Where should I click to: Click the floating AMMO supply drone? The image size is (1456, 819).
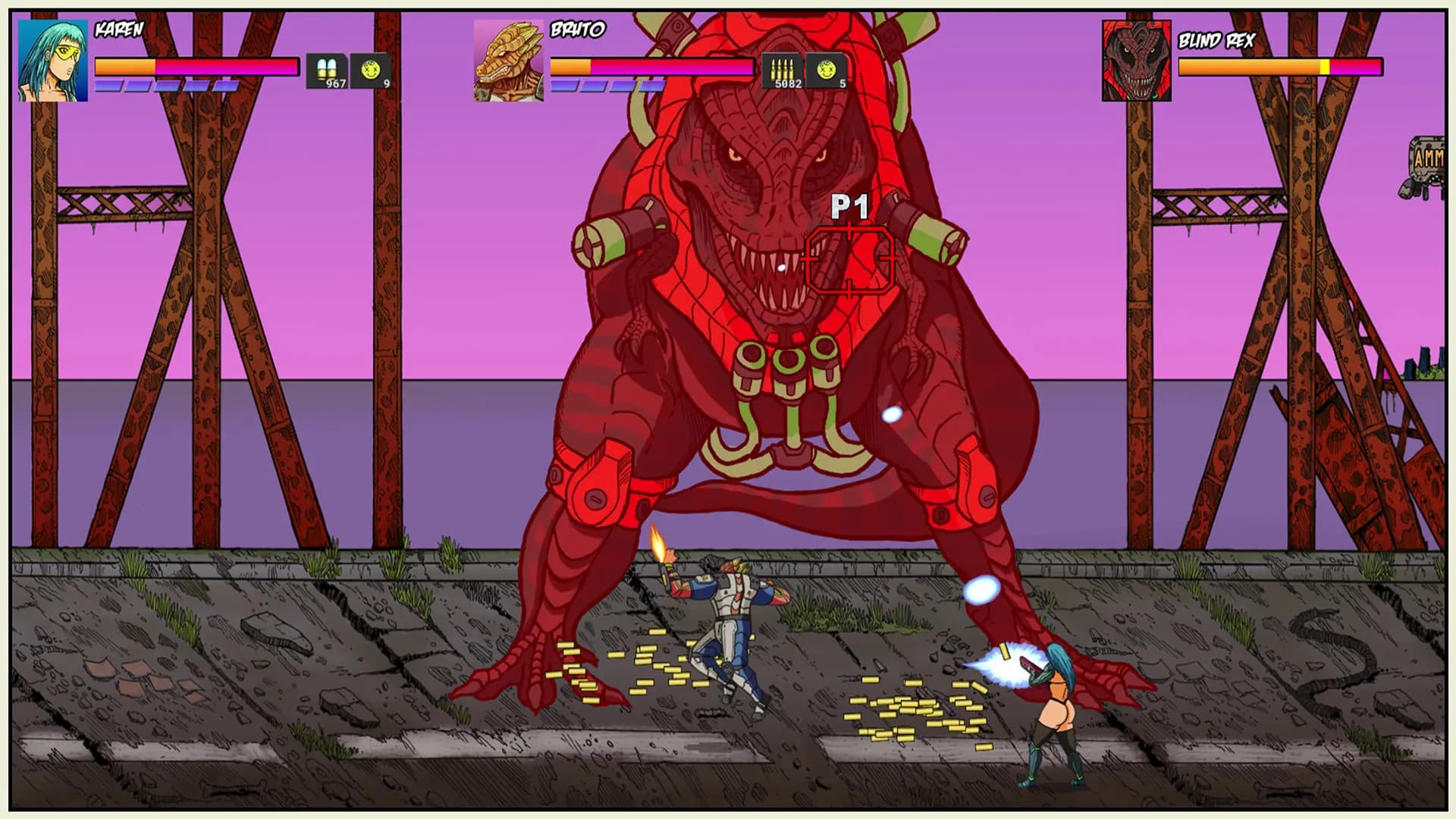pos(1432,159)
